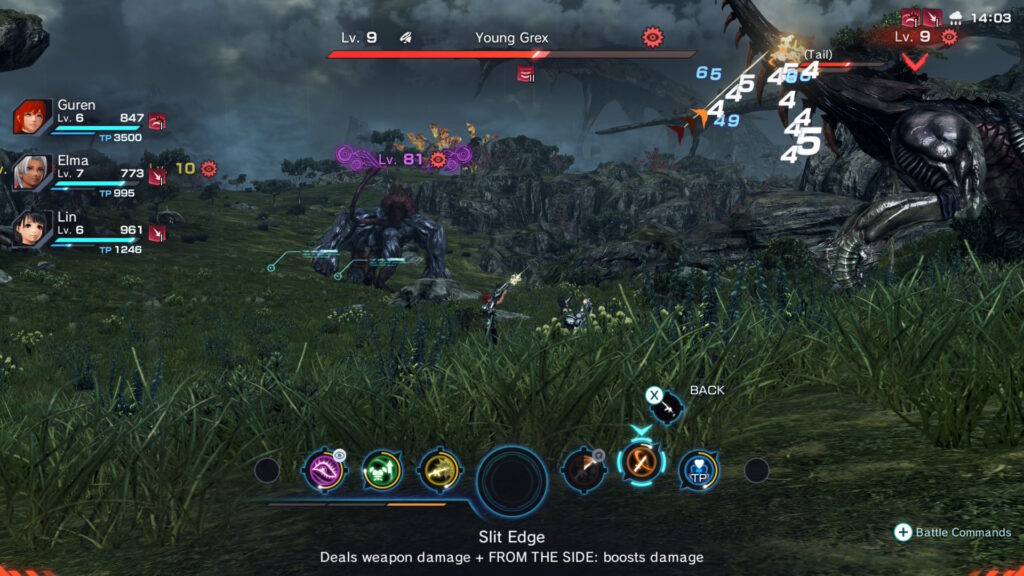Select the yellow rifle art icon
Image resolution: width=1024 pixels, height=576 pixels.
coord(438,469)
